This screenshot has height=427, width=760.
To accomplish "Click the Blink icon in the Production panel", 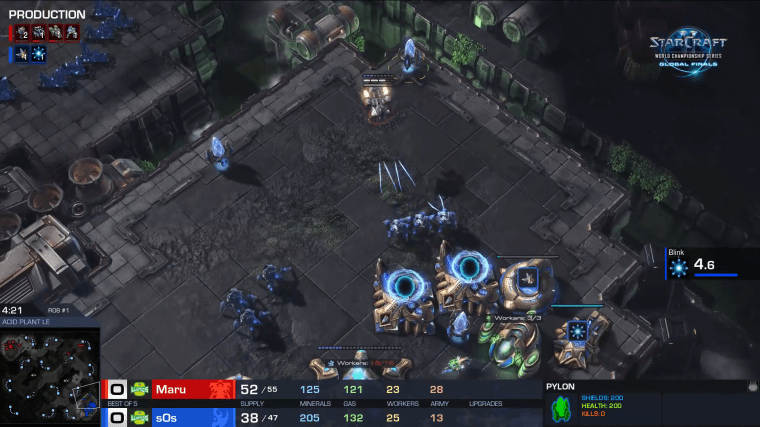I will [39, 54].
